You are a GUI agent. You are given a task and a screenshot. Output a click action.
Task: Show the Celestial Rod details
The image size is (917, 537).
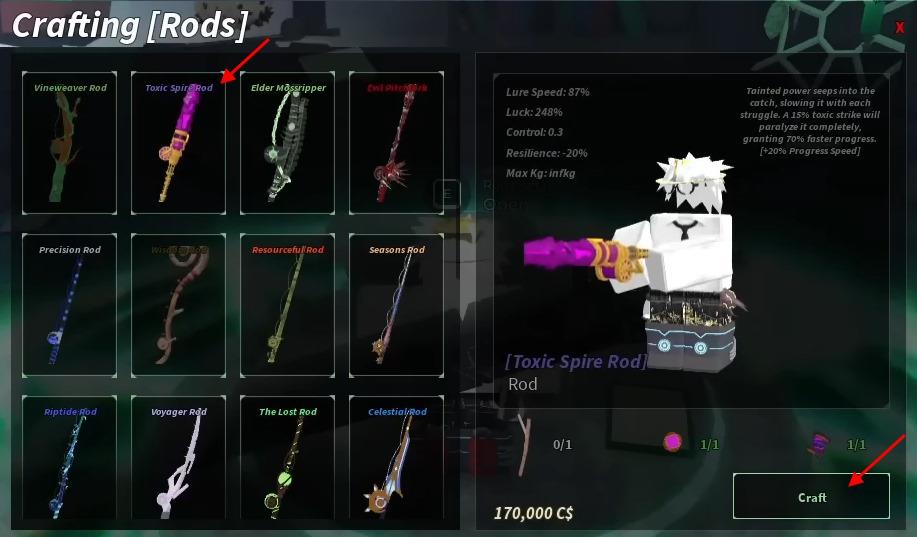pos(397,460)
